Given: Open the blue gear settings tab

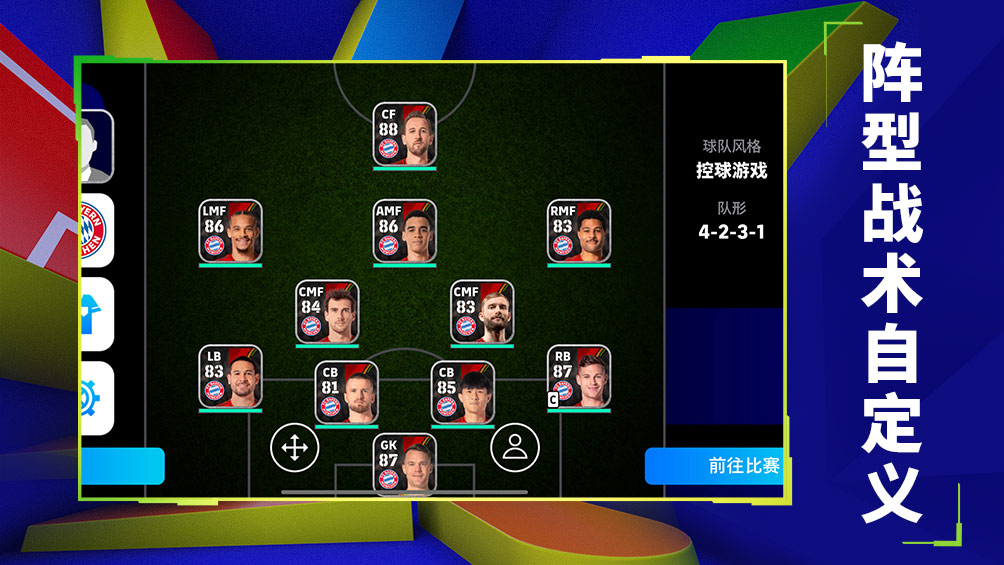Looking at the screenshot, I should pyautogui.click(x=94, y=398).
